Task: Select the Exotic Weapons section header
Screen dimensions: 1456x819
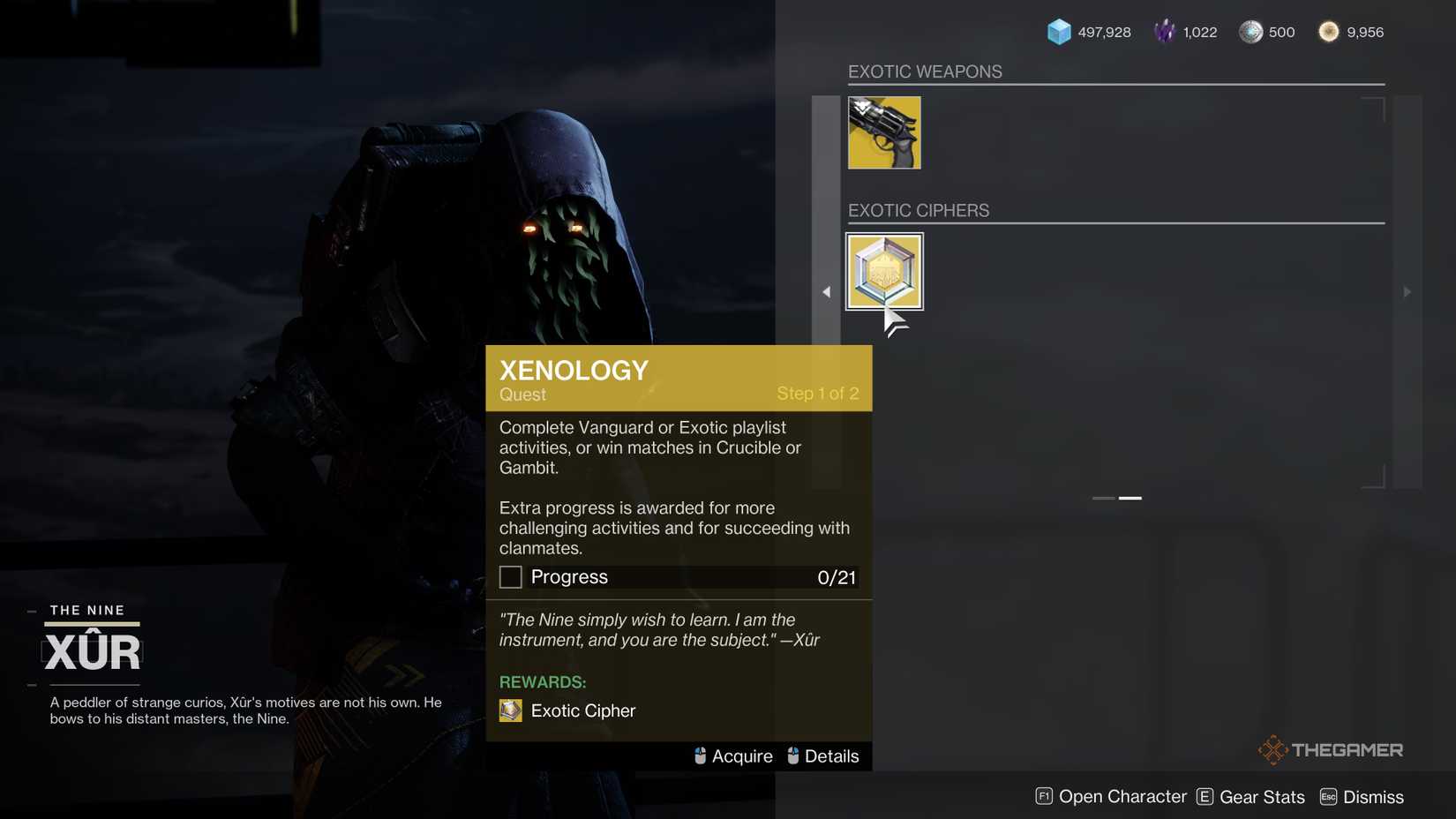Action: (x=924, y=71)
